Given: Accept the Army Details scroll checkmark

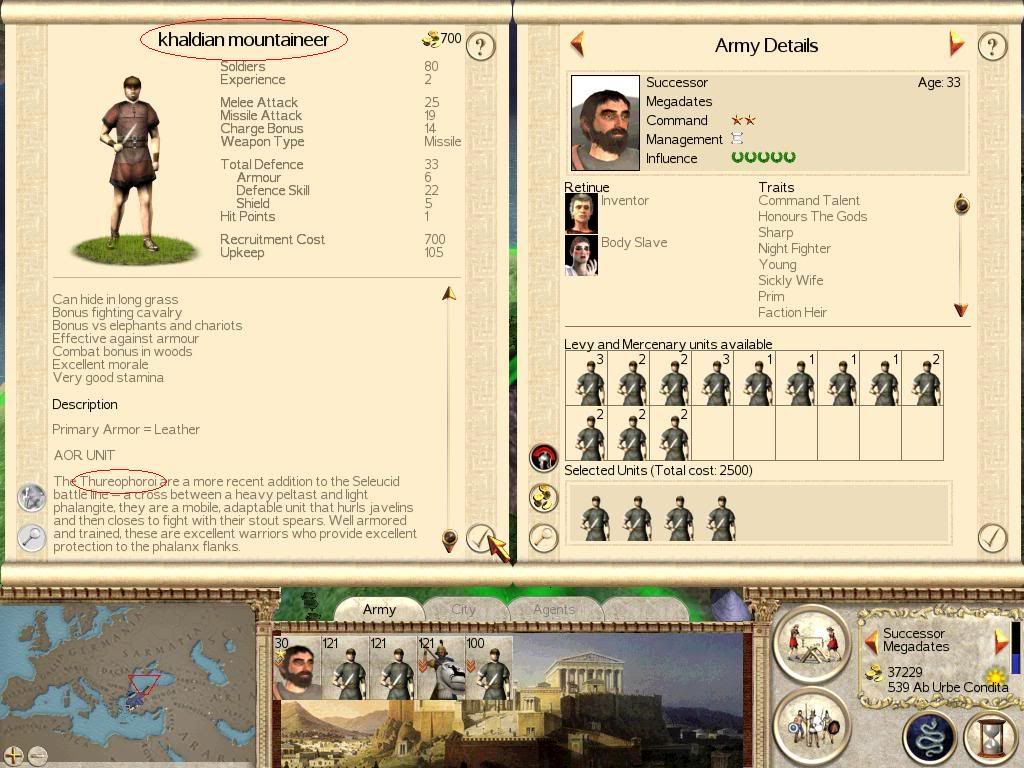Looking at the screenshot, I should [991, 538].
